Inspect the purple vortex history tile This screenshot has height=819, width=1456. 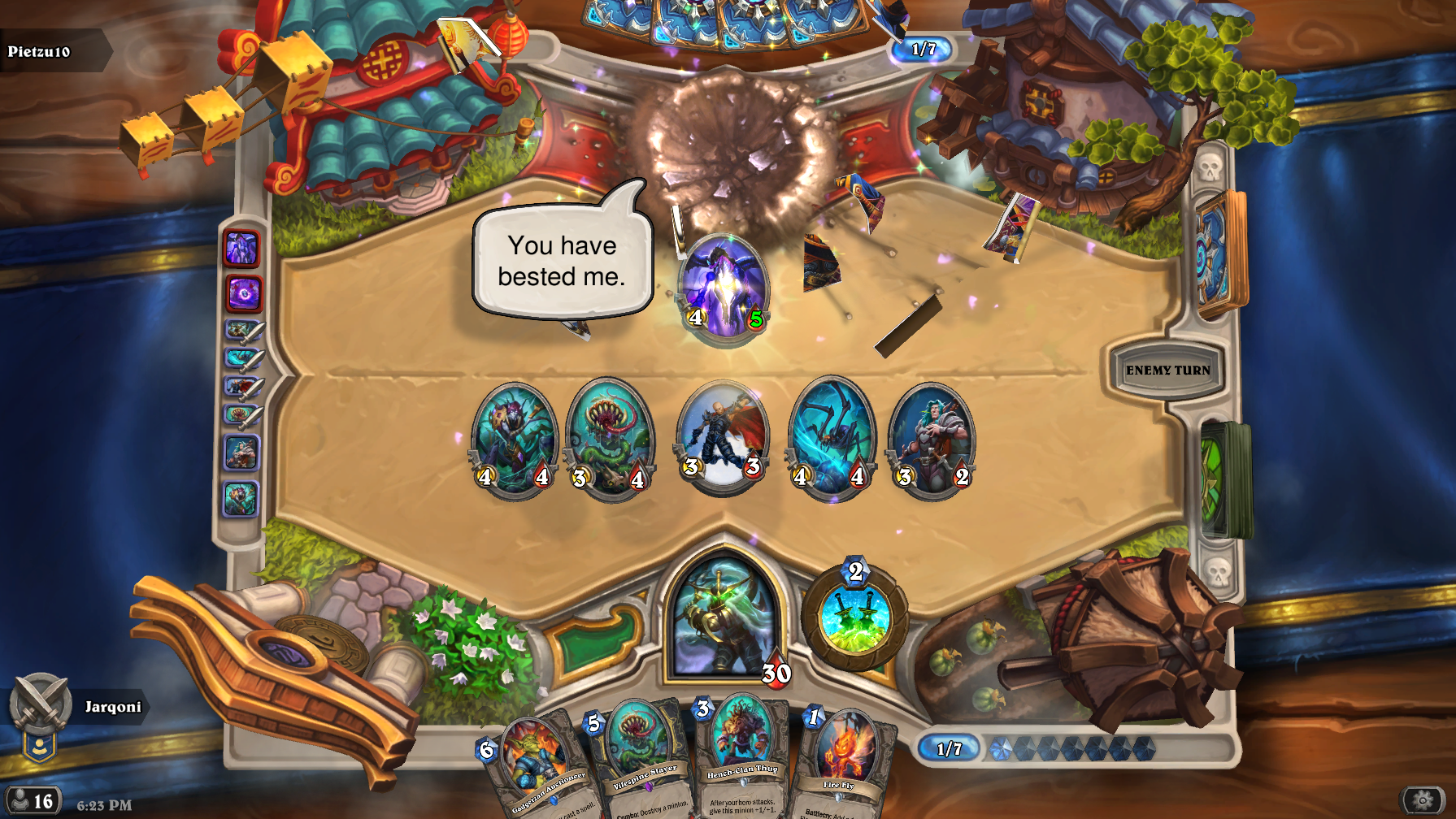point(242,293)
